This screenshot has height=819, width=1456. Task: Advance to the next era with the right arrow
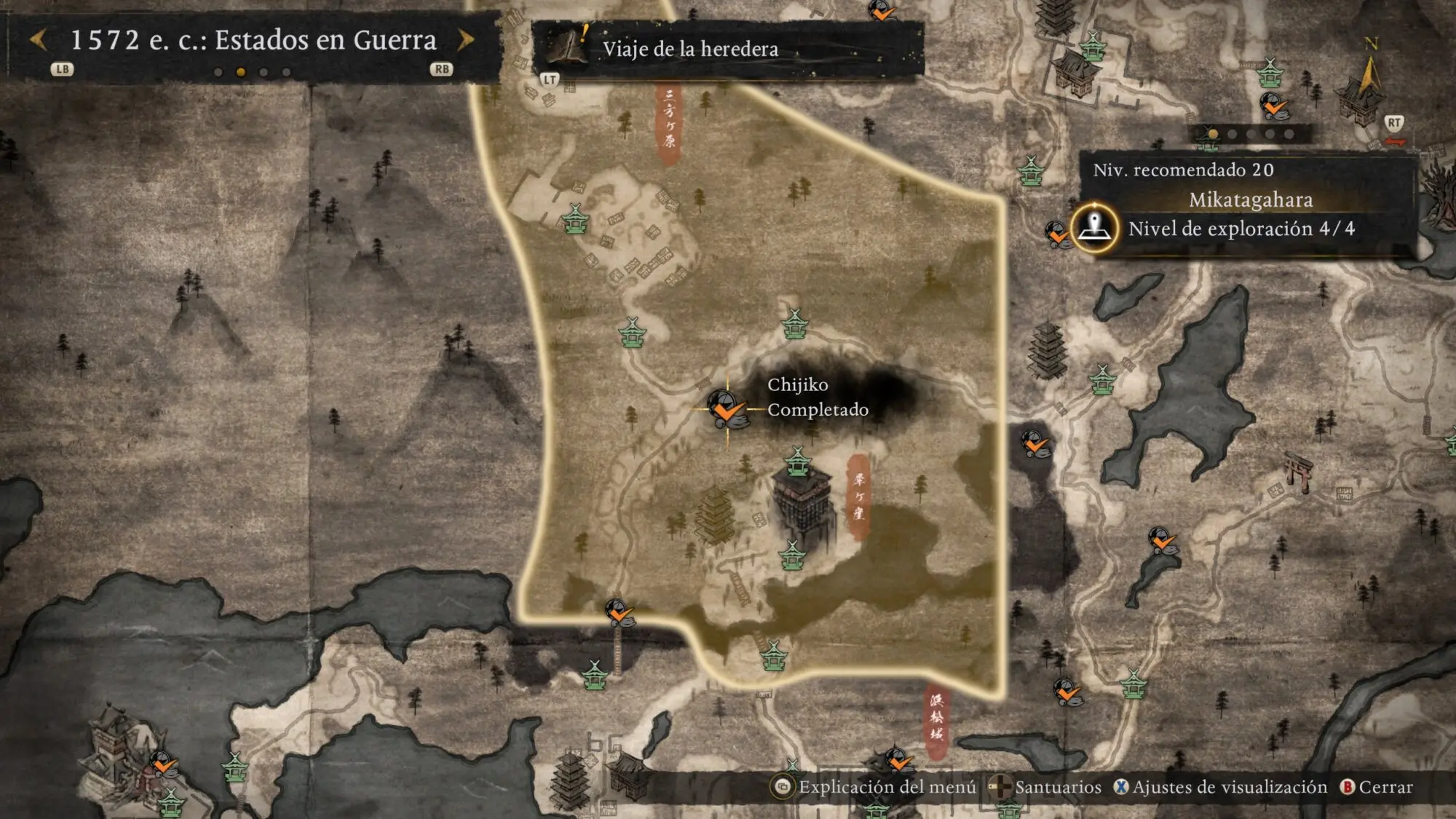(x=466, y=40)
